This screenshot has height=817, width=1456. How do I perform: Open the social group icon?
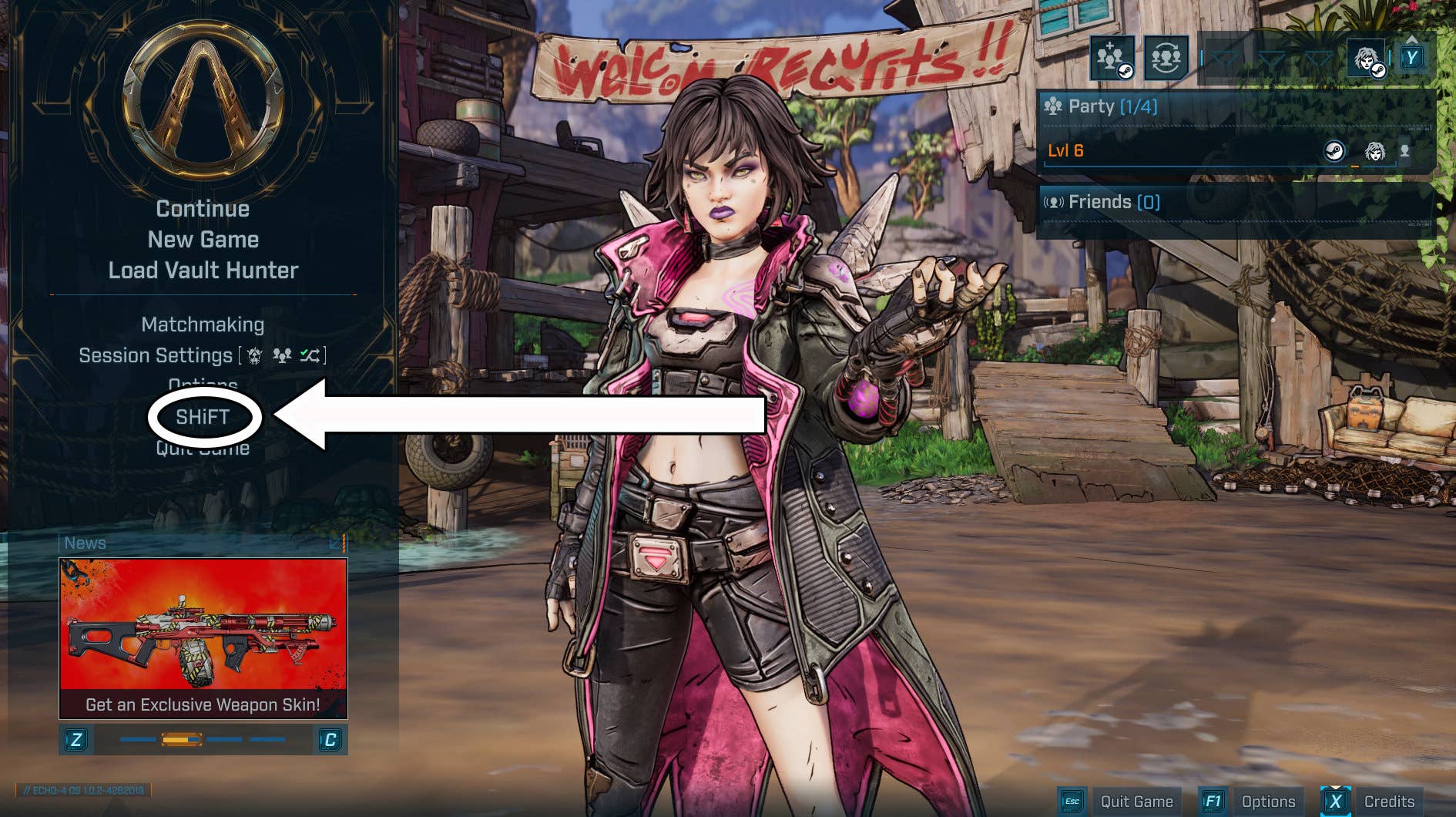[1166, 58]
